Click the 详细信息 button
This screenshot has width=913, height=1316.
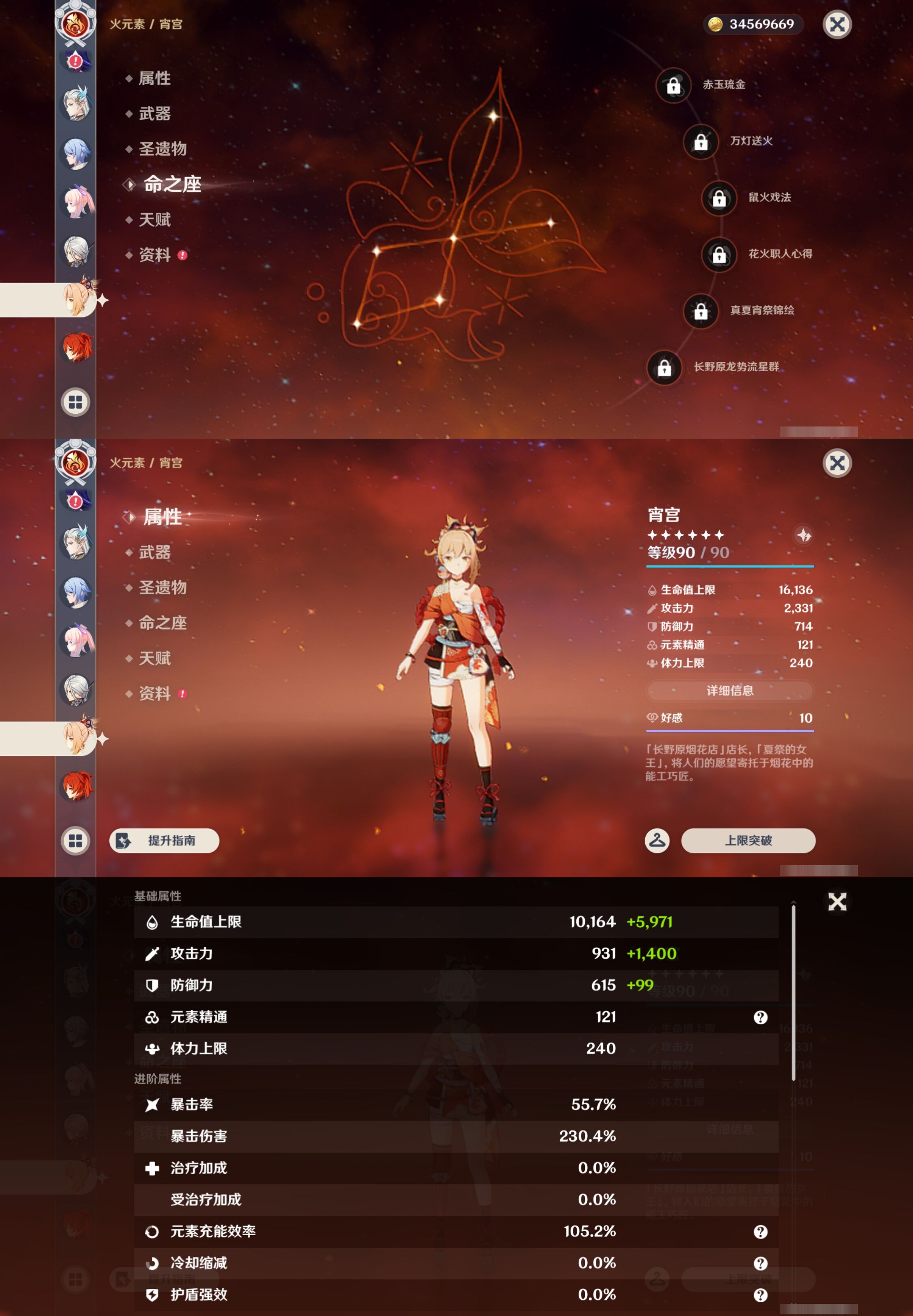coord(730,691)
